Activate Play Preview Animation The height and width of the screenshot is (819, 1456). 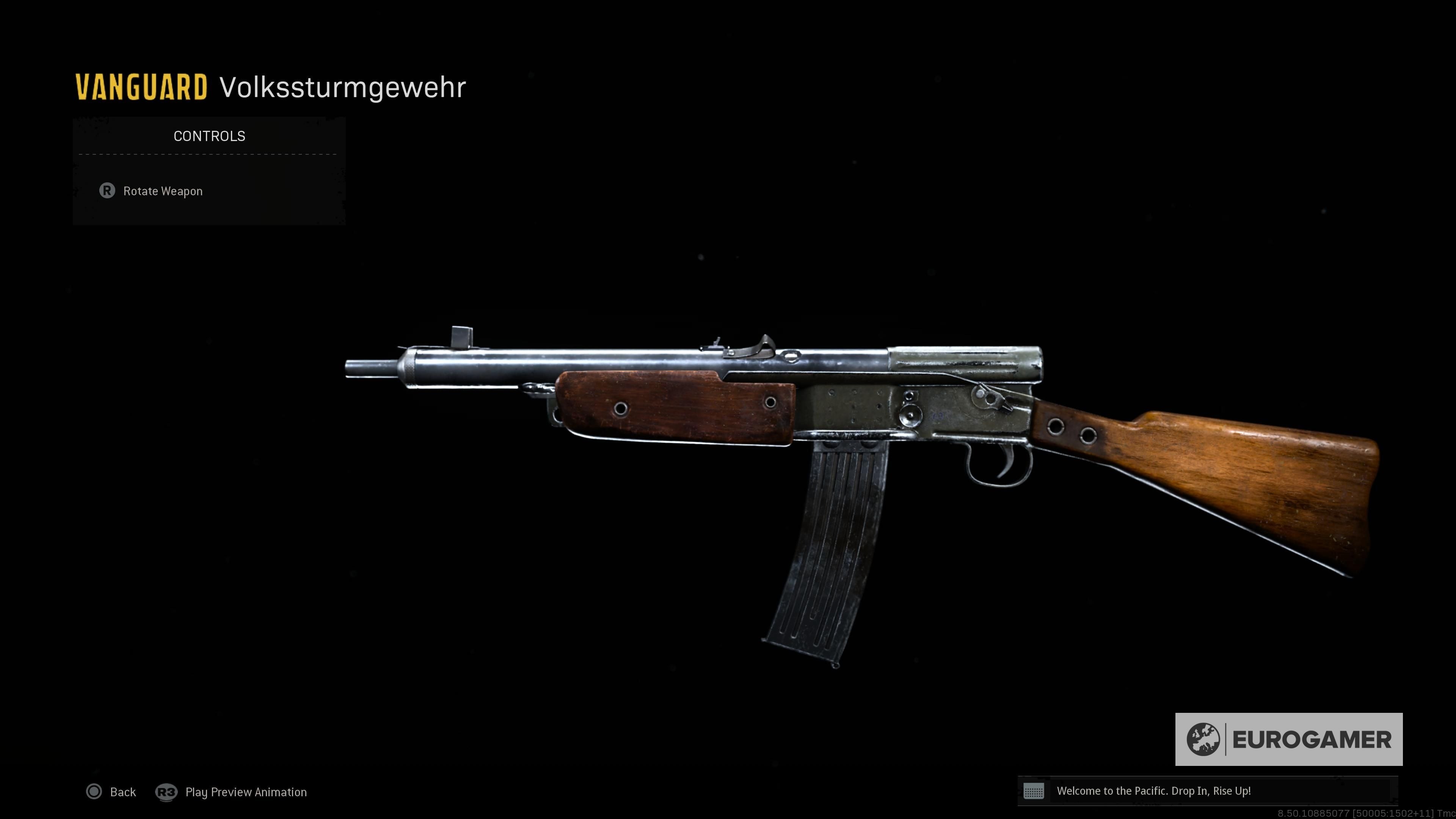246,792
